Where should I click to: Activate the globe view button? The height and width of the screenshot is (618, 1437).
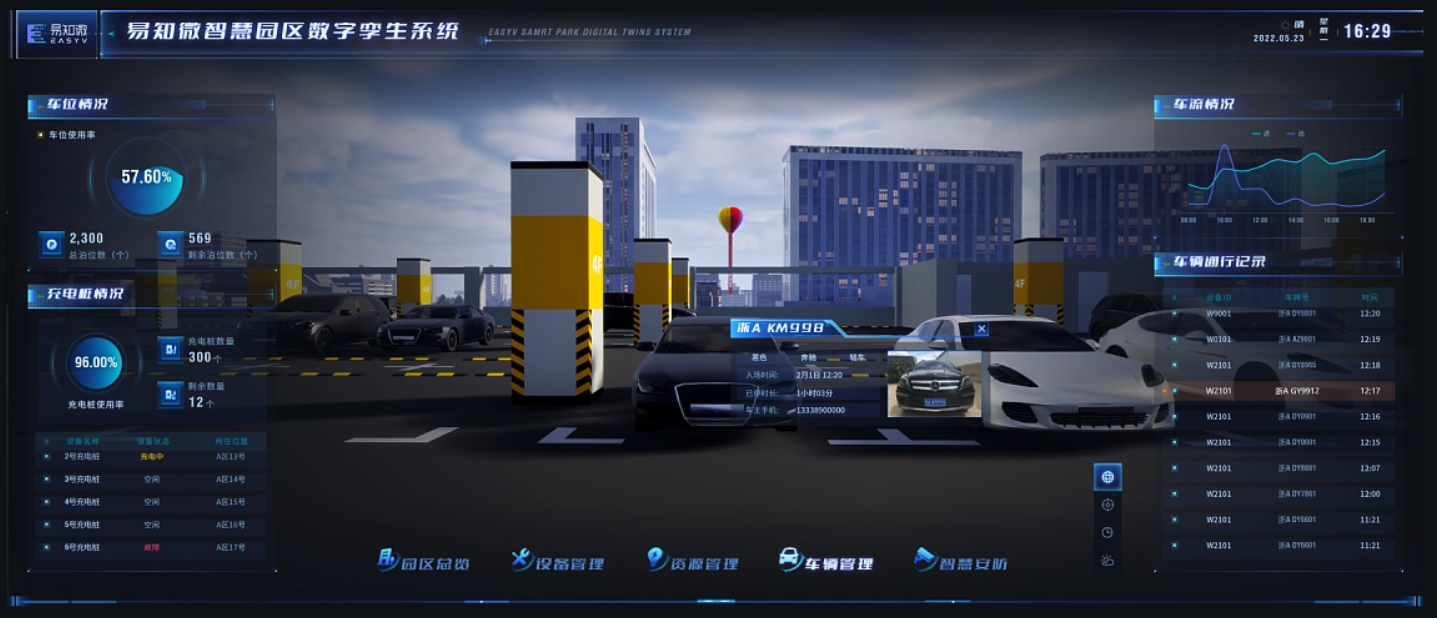pyautogui.click(x=1107, y=477)
